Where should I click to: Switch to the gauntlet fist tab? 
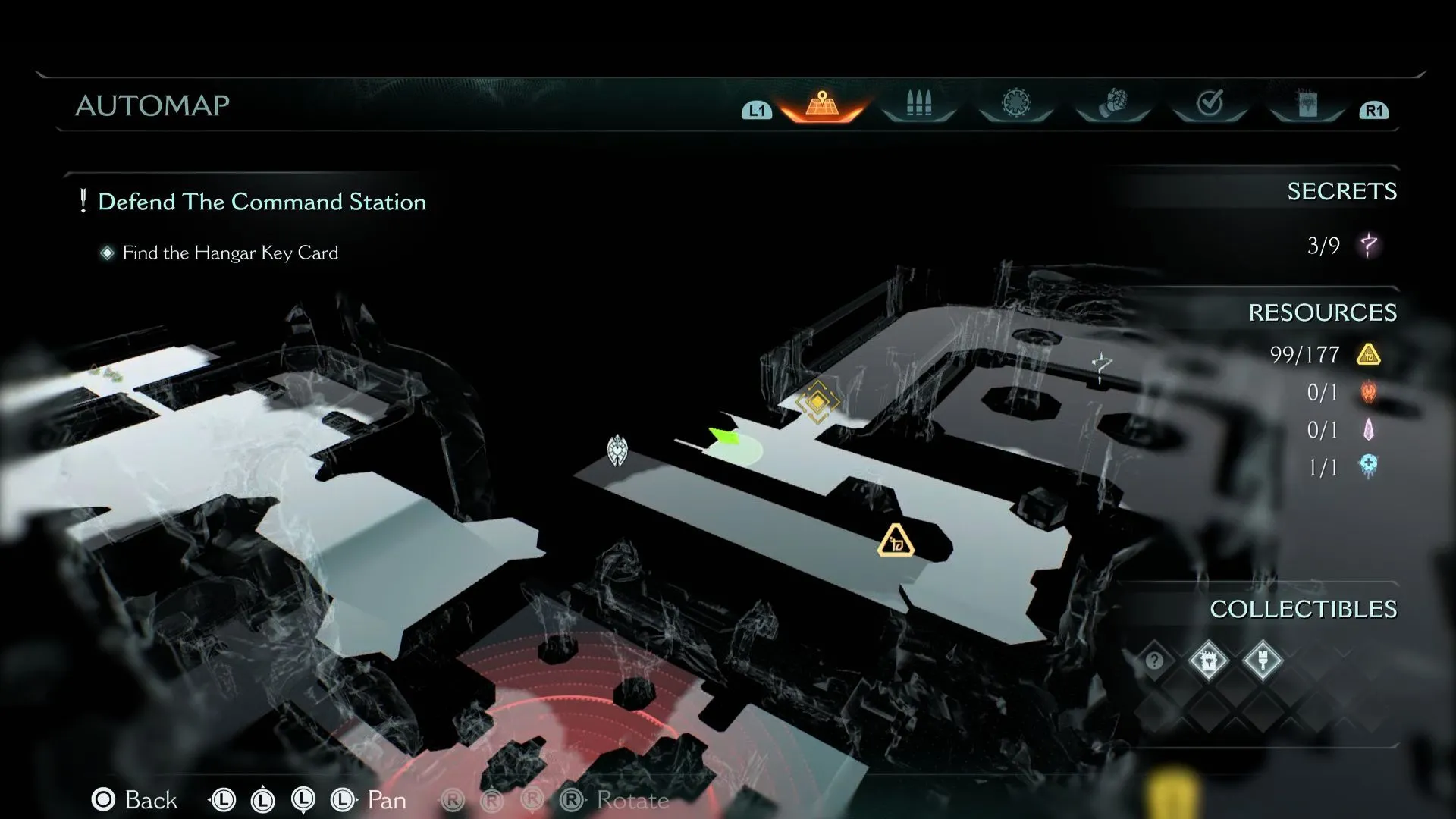tap(1112, 103)
